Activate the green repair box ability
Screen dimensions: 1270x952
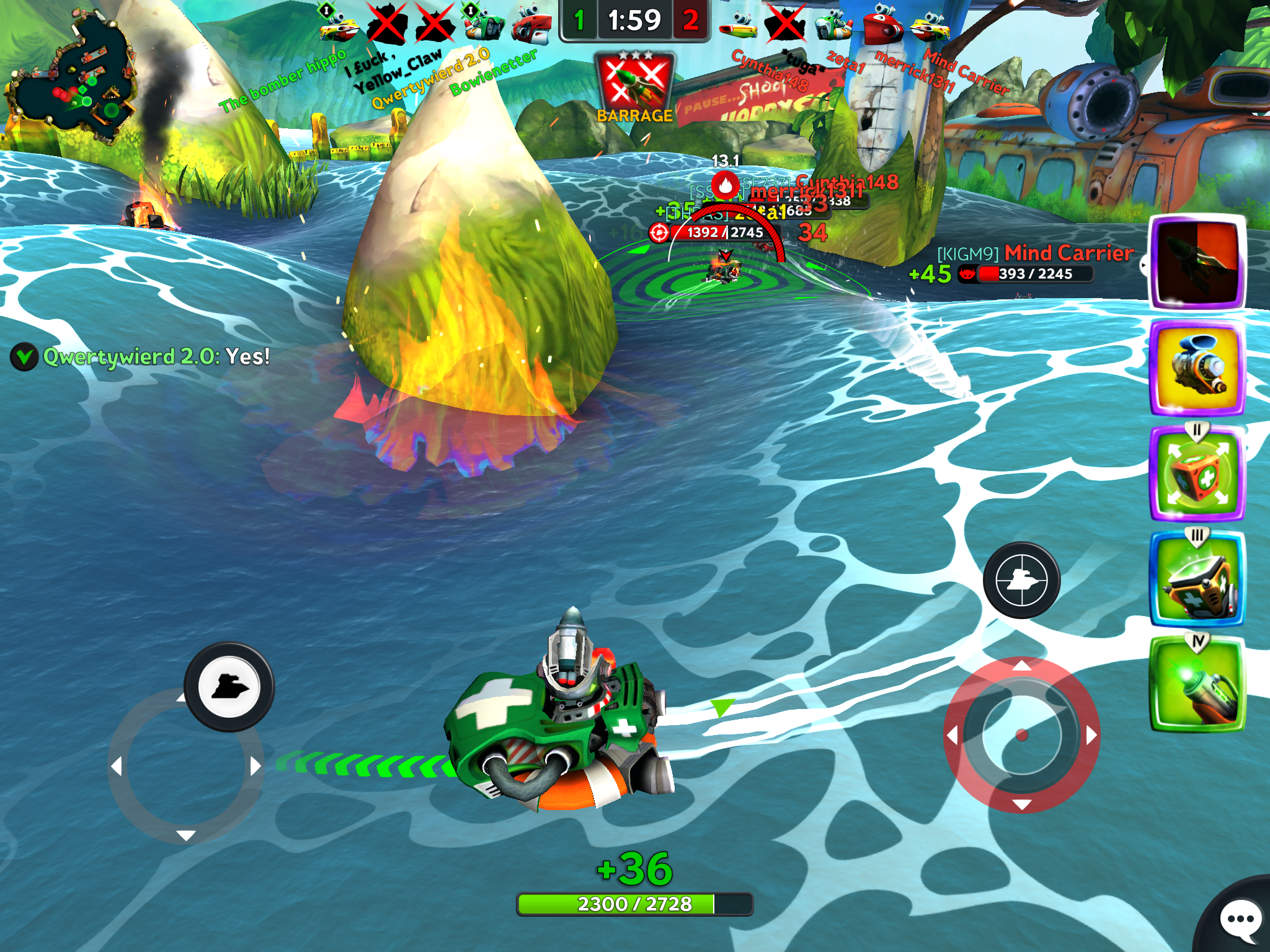point(1197,474)
